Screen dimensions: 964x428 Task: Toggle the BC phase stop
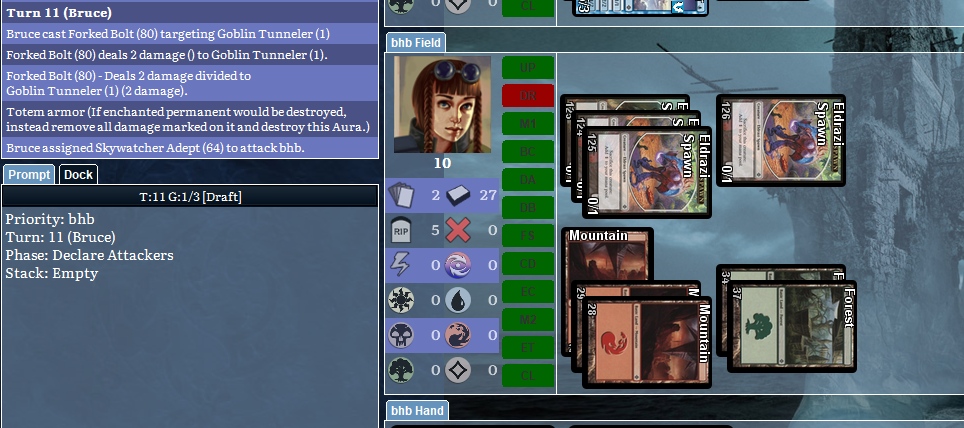tap(527, 152)
